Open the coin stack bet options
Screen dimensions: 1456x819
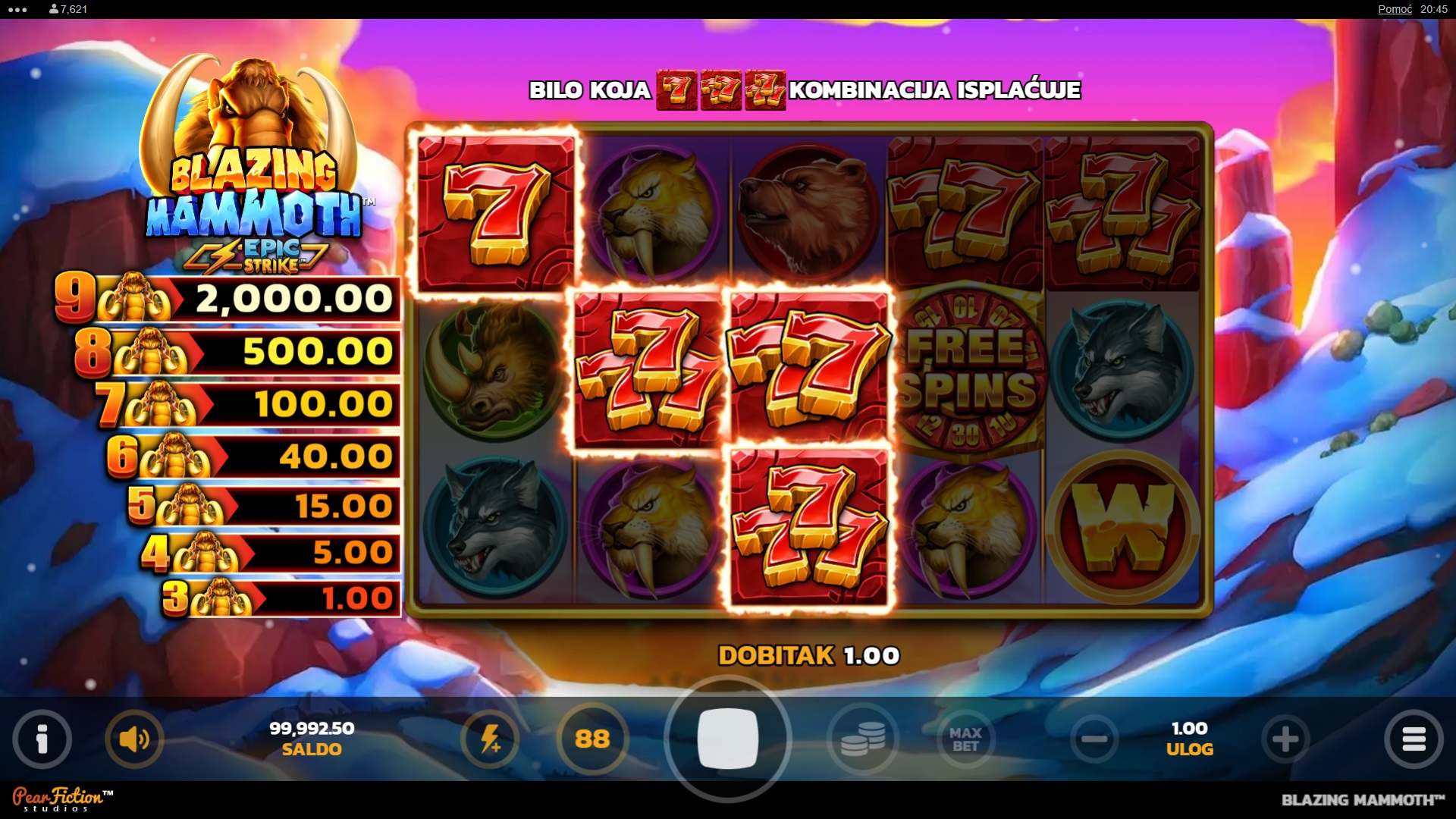(x=862, y=739)
